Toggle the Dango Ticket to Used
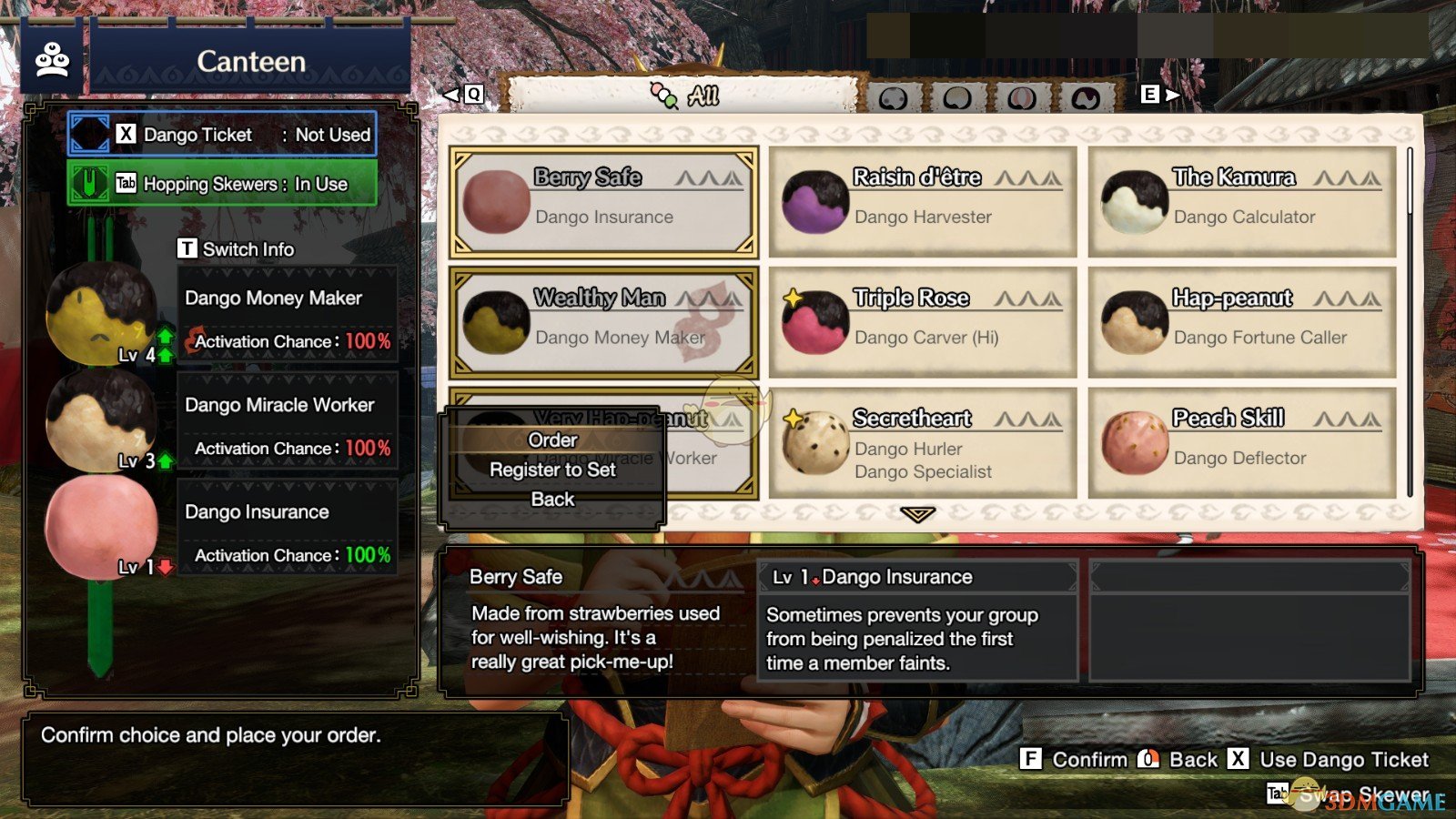This screenshot has height=819, width=1456. pos(223,134)
